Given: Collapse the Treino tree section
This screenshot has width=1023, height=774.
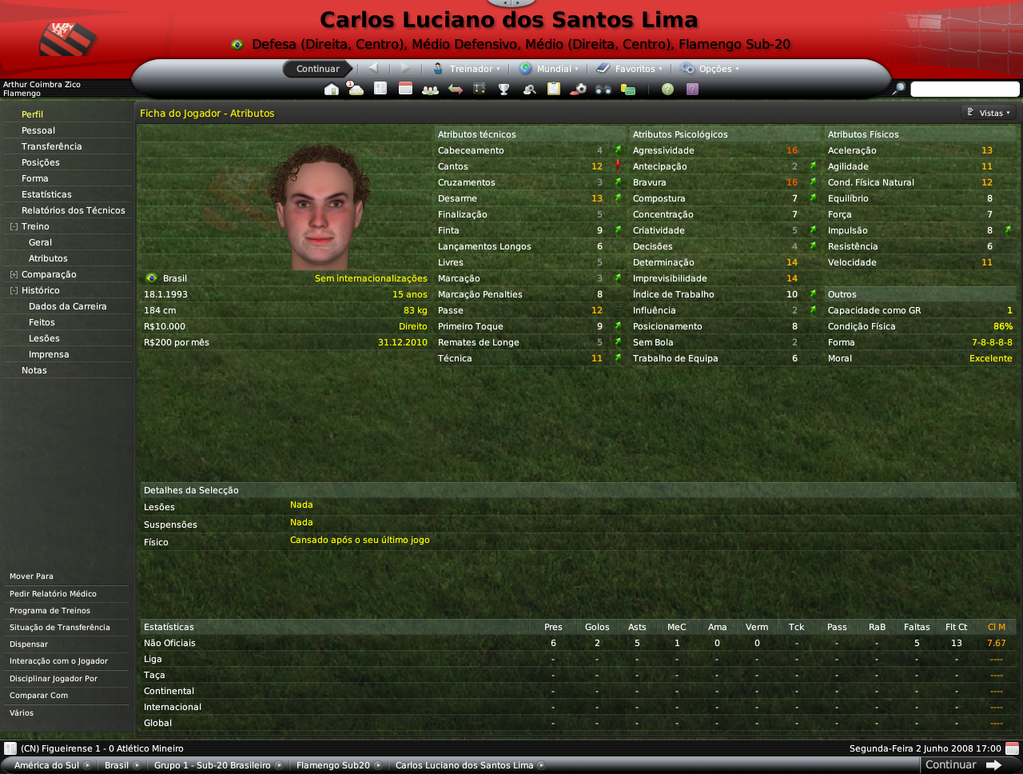Looking at the screenshot, I should (x=14, y=227).
